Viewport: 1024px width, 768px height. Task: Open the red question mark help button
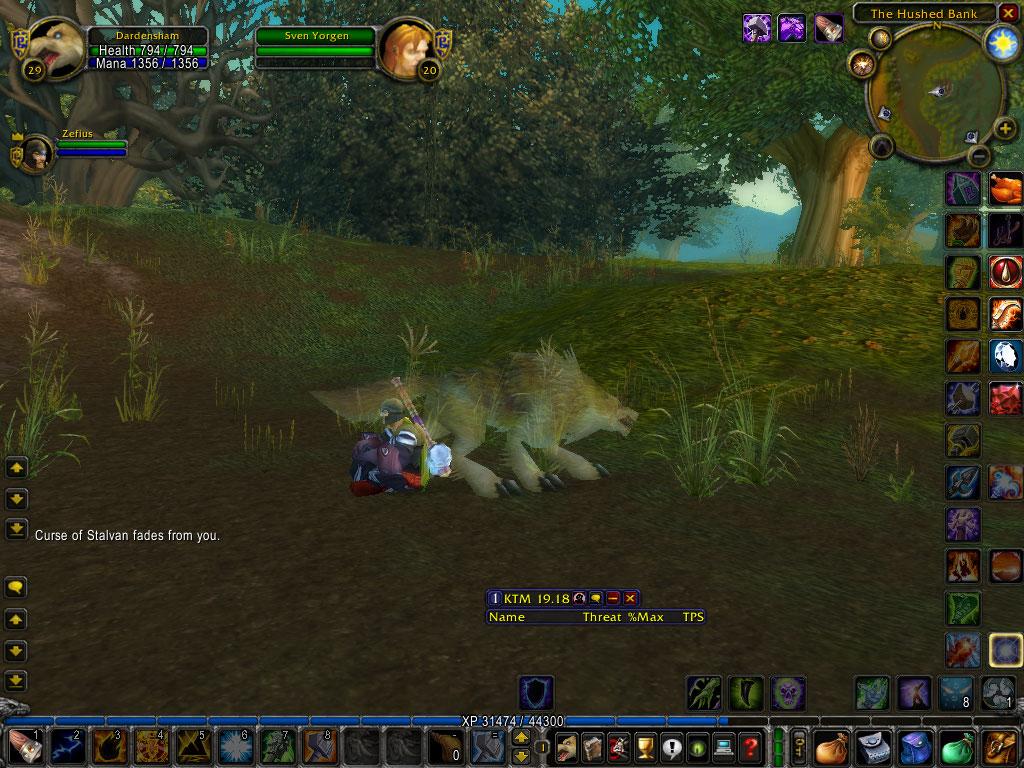tap(750, 746)
